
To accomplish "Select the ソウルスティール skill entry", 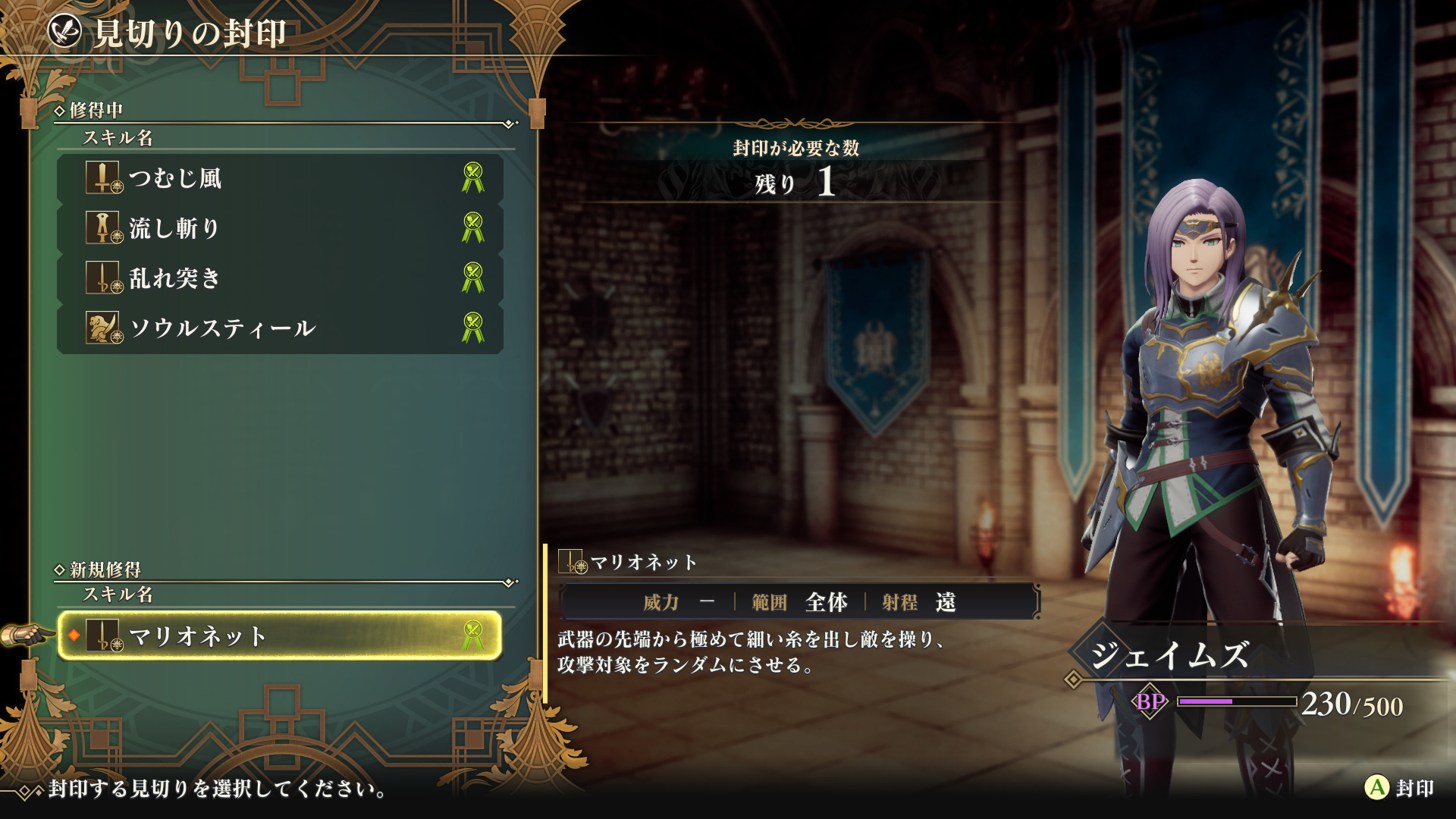I will (280, 328).
